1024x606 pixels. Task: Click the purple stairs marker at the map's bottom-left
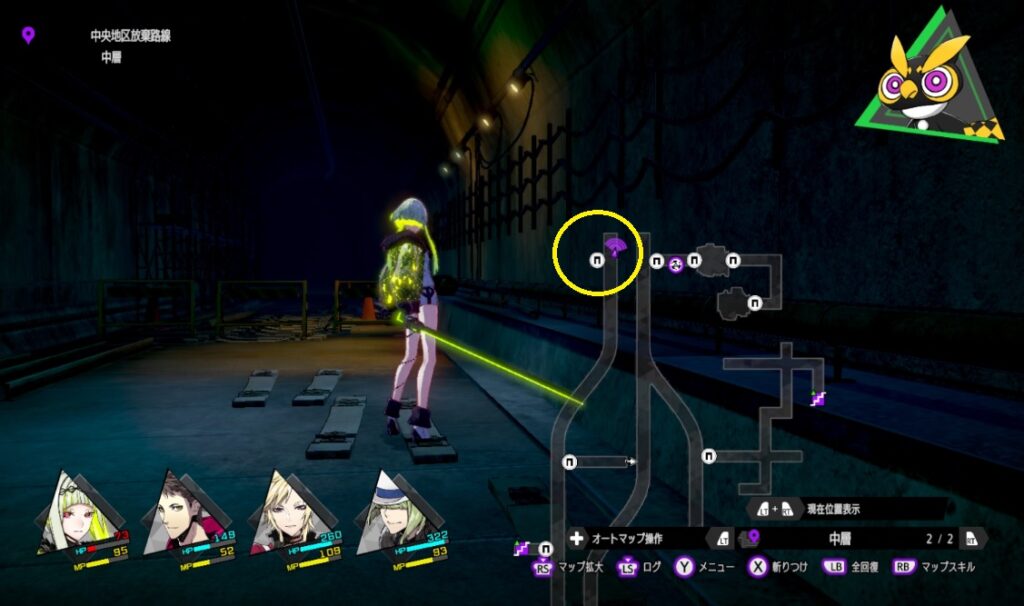(x=521, y=547)
